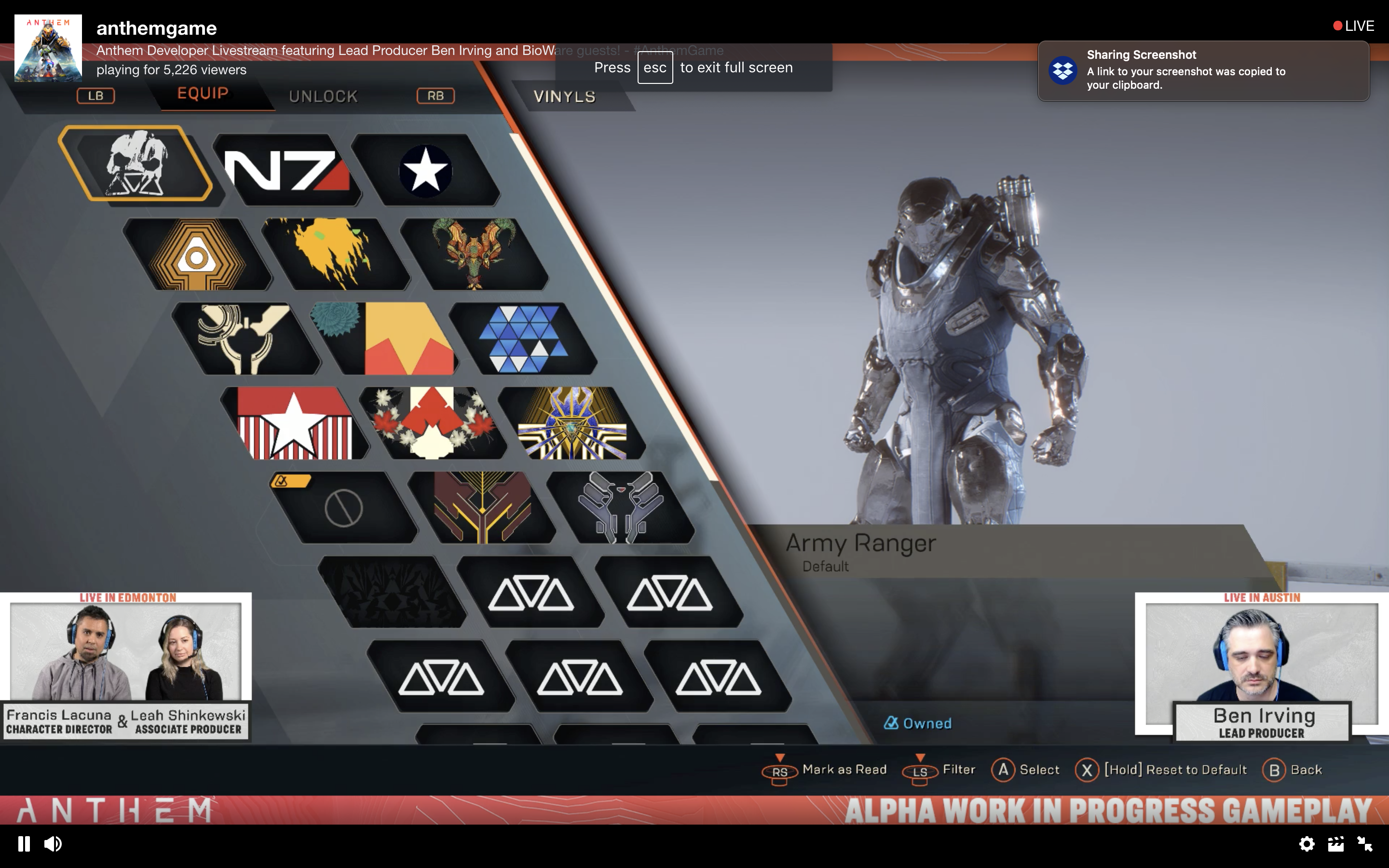This screenshot has width=1389, height=868.
Task: Select the EQUIP tab
Action: point(203,94)
